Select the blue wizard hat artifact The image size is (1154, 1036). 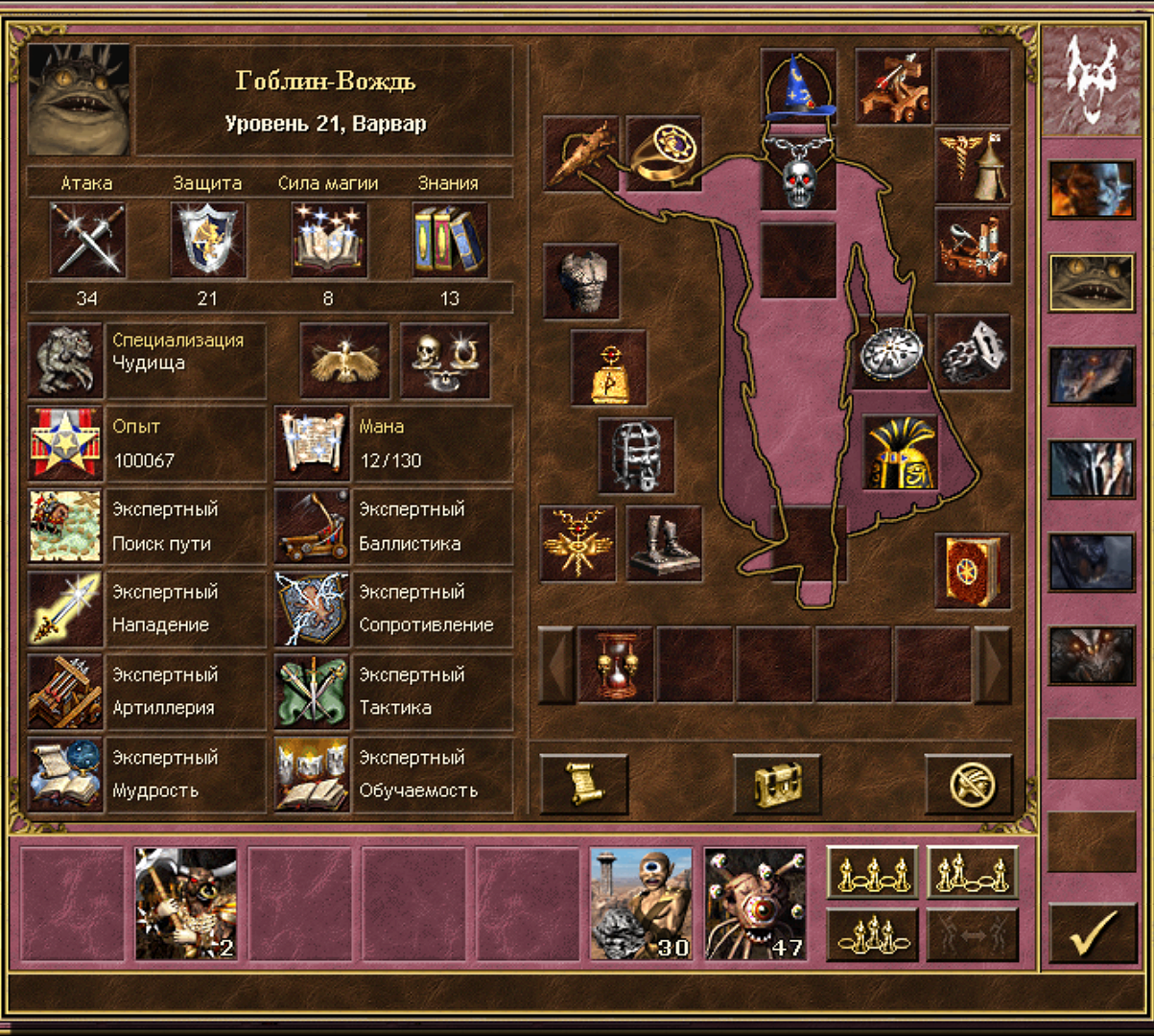[x=798, y=86]
